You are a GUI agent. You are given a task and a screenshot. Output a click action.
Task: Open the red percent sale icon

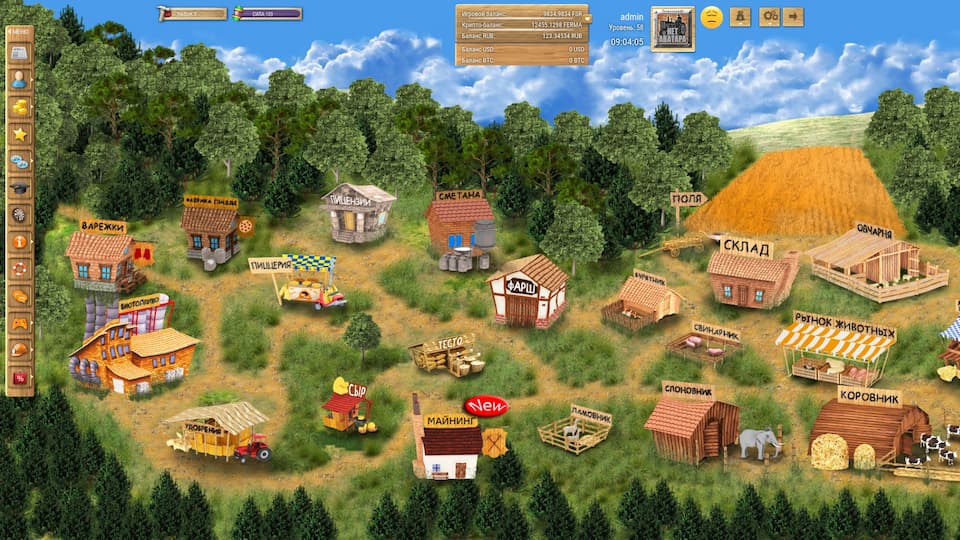tap(19, 377)
